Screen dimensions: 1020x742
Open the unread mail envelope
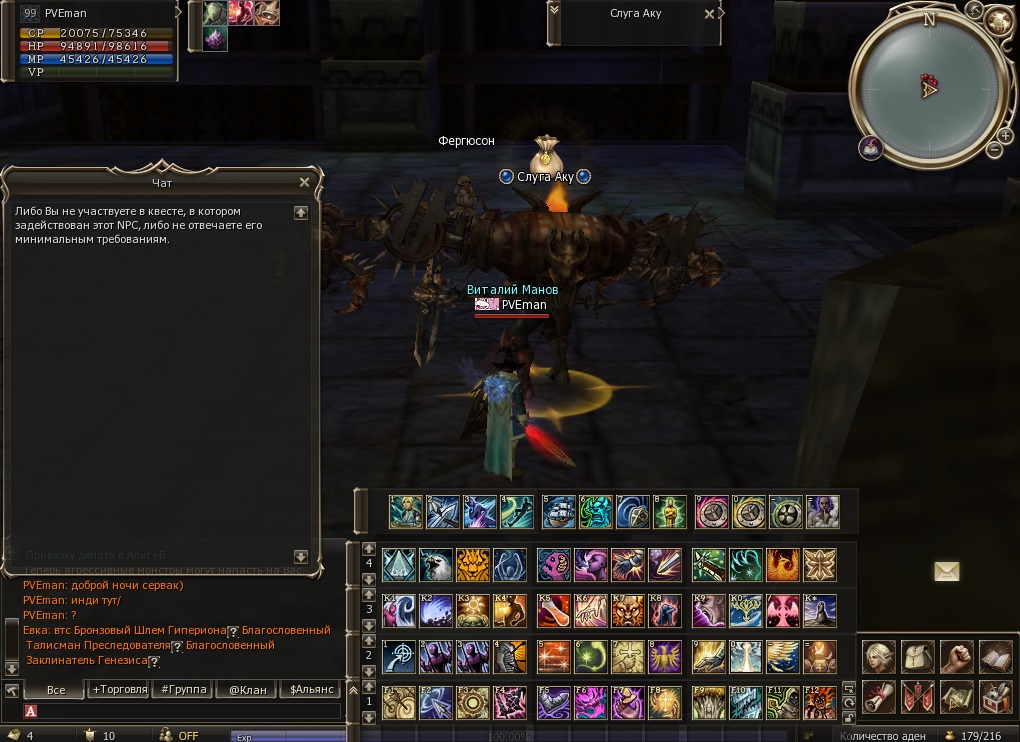coord(946,571)
